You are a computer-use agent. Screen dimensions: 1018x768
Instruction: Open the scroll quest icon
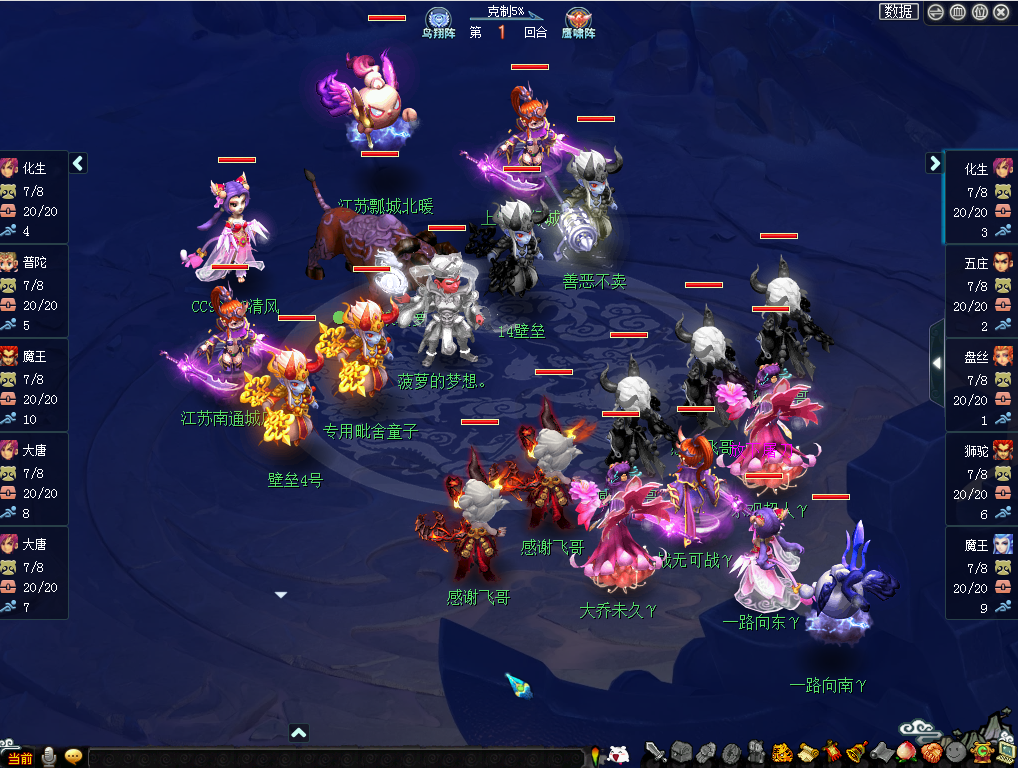coord(807,751)
